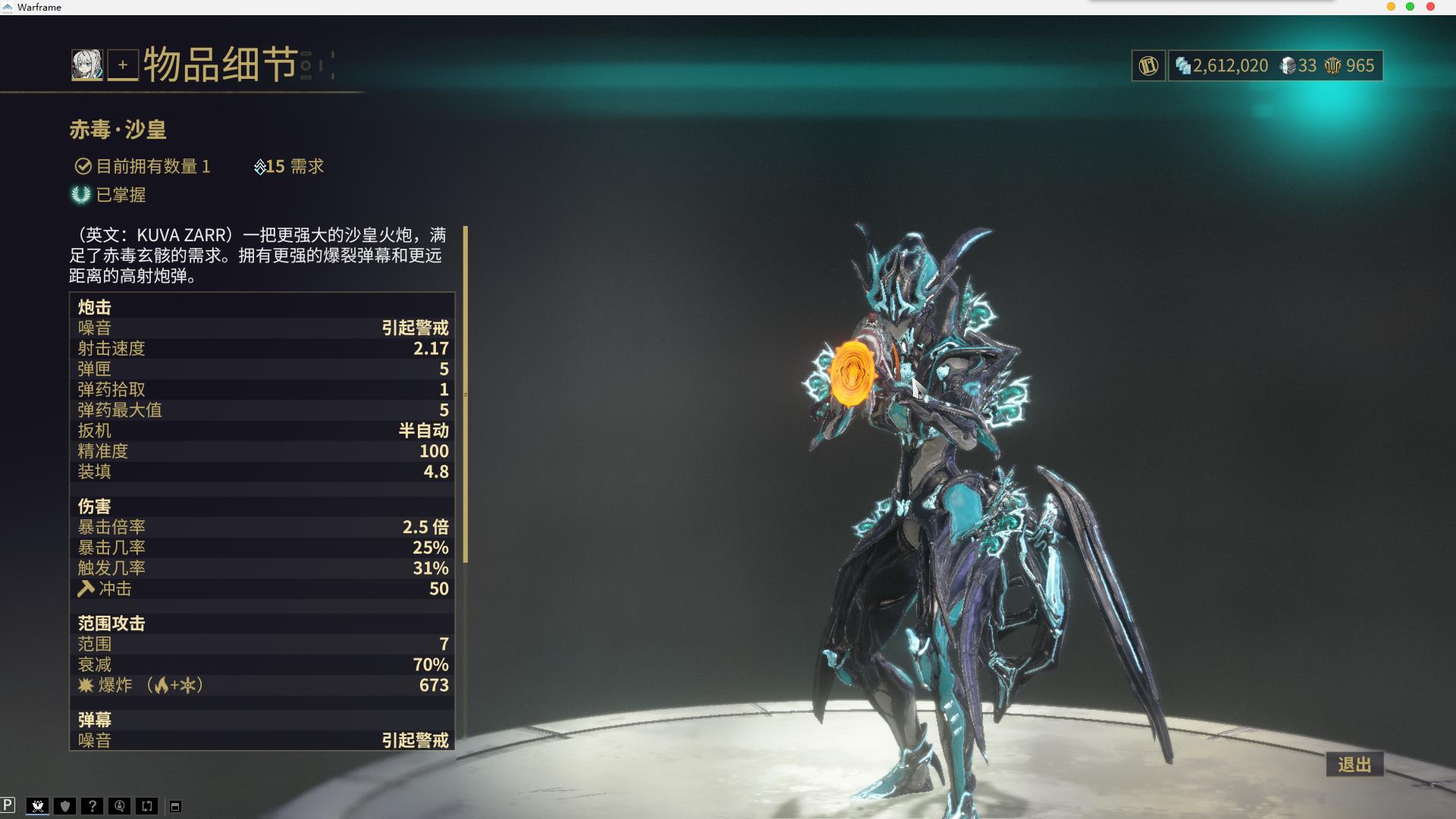This screenshot has width=1456, height=819.
Task: Click the shield icon in the bottom toolbar
Action: (64, 806)
